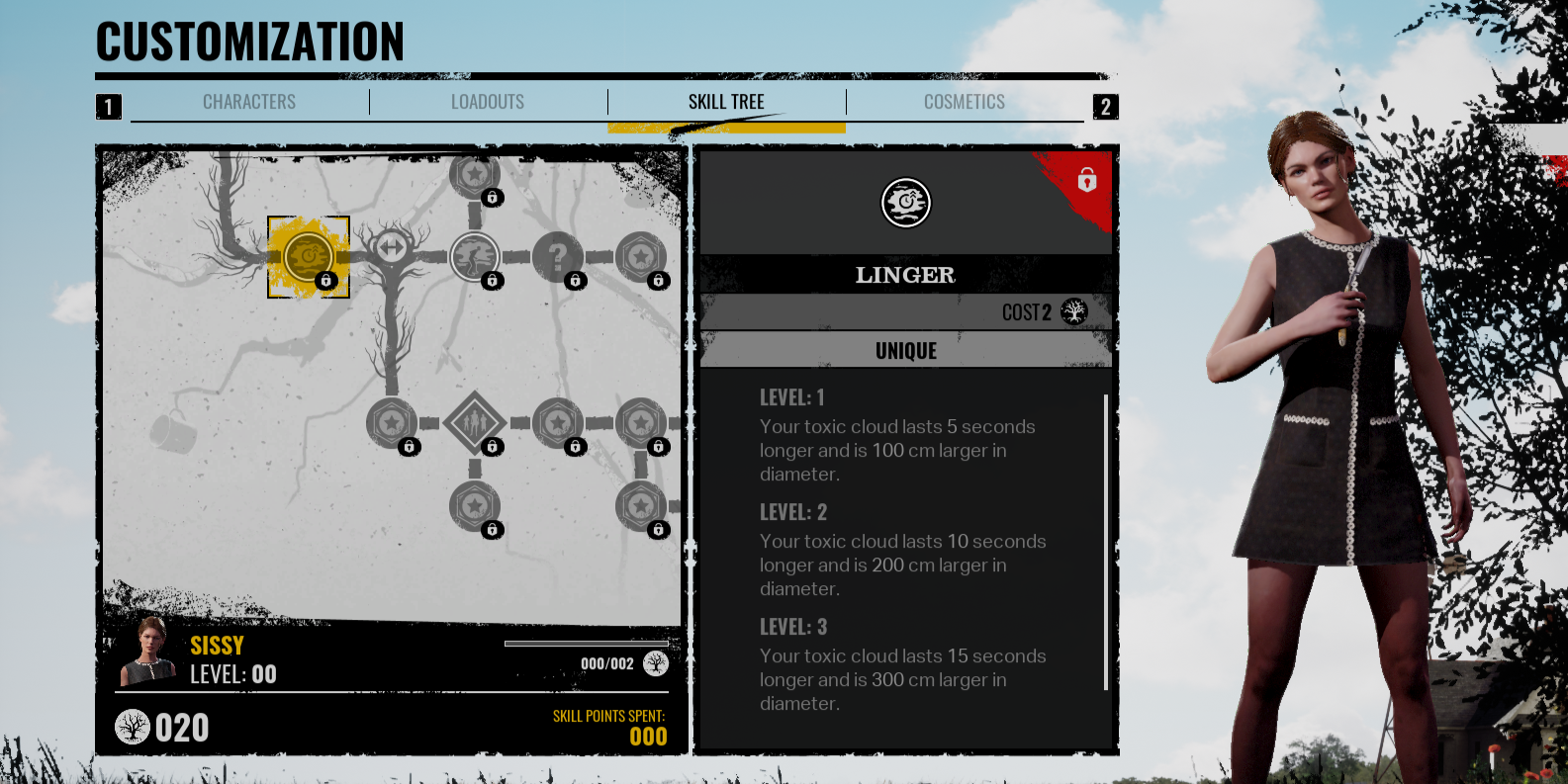This screenshot has height=784, width=1568.
Task: Select the topmost hexagonal star skill node
Action: pos(473,174)
